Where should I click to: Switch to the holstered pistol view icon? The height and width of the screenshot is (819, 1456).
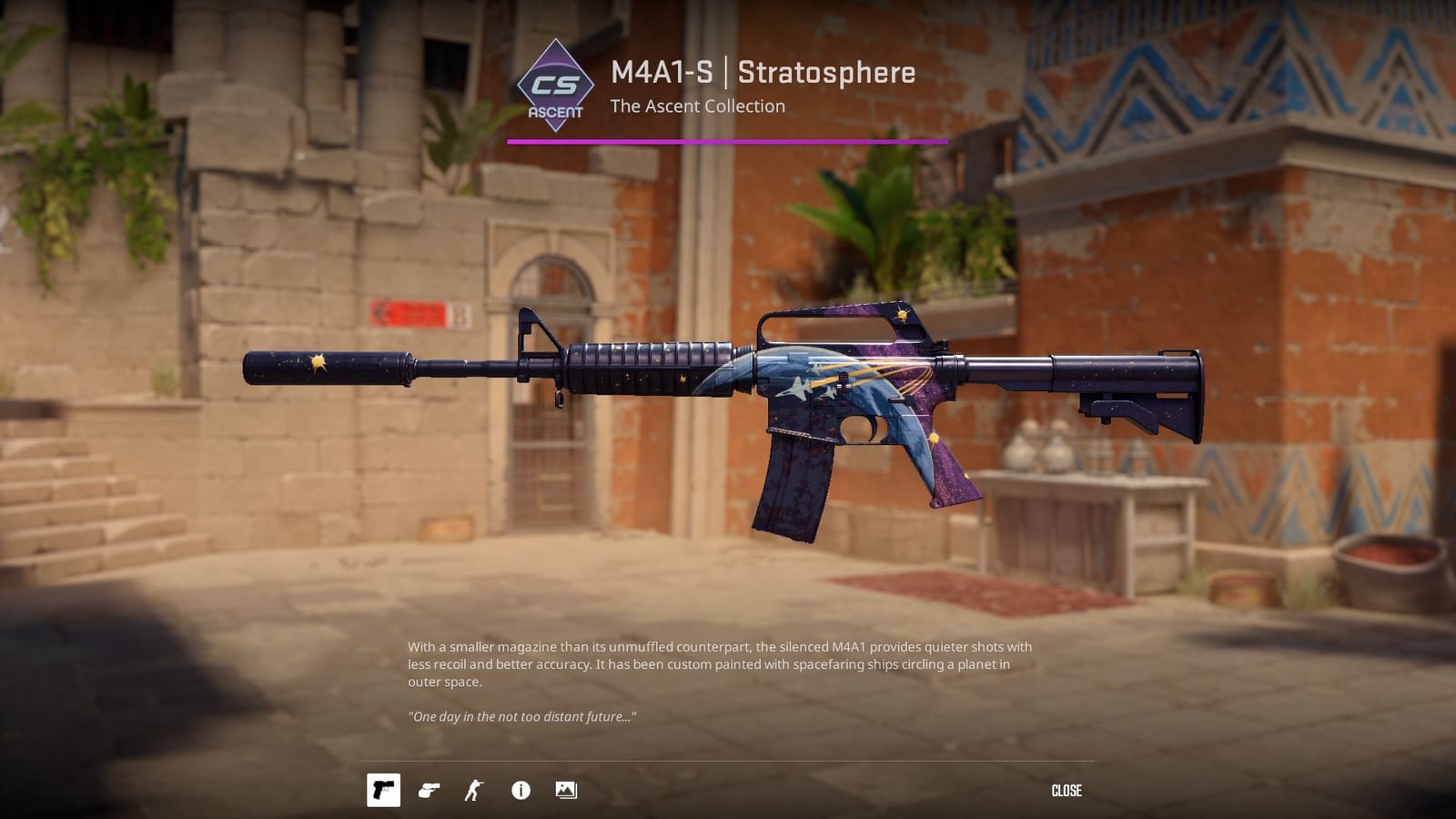[x=428, y=791]
